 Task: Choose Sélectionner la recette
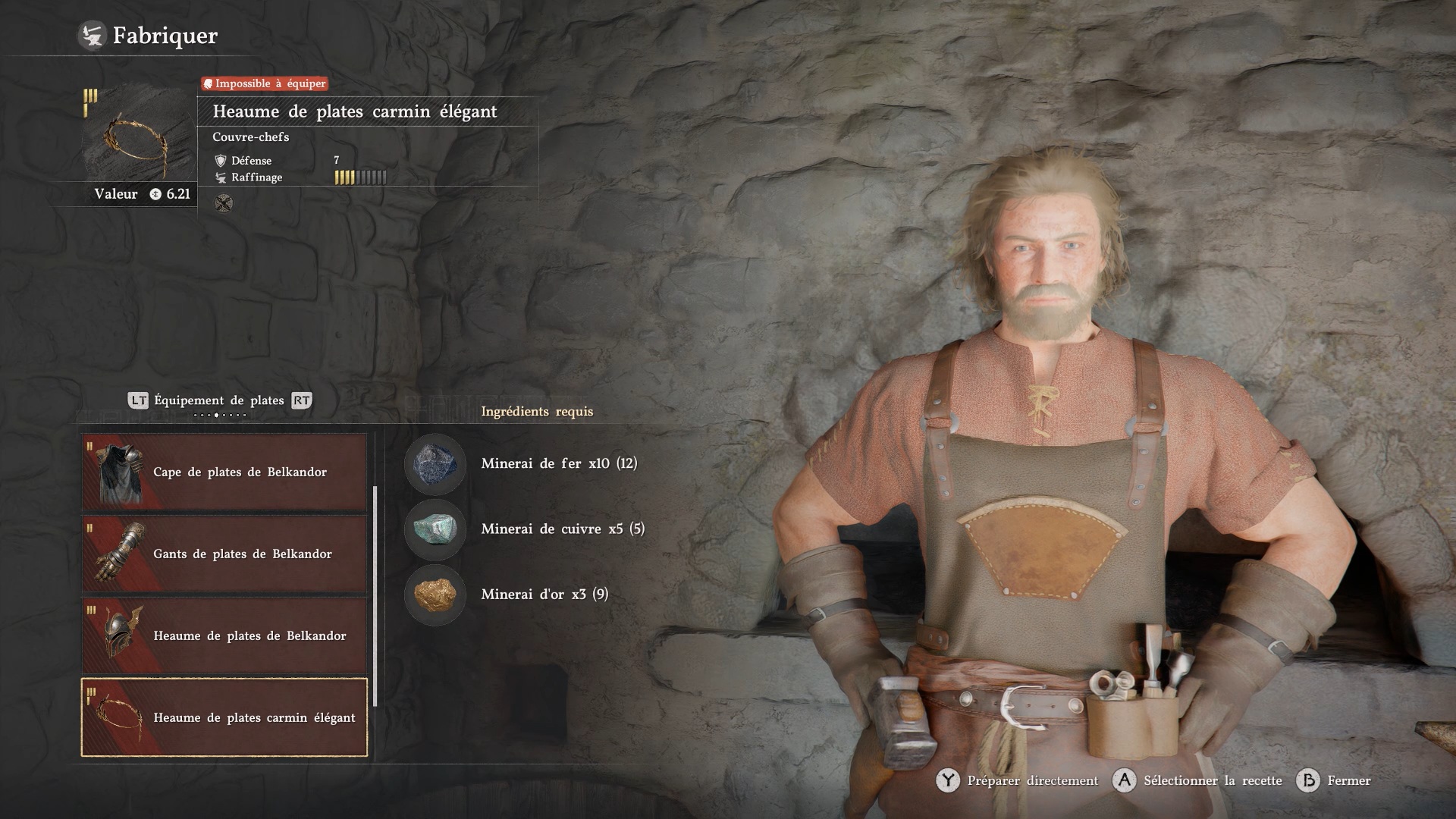(x=1198, y=780)
